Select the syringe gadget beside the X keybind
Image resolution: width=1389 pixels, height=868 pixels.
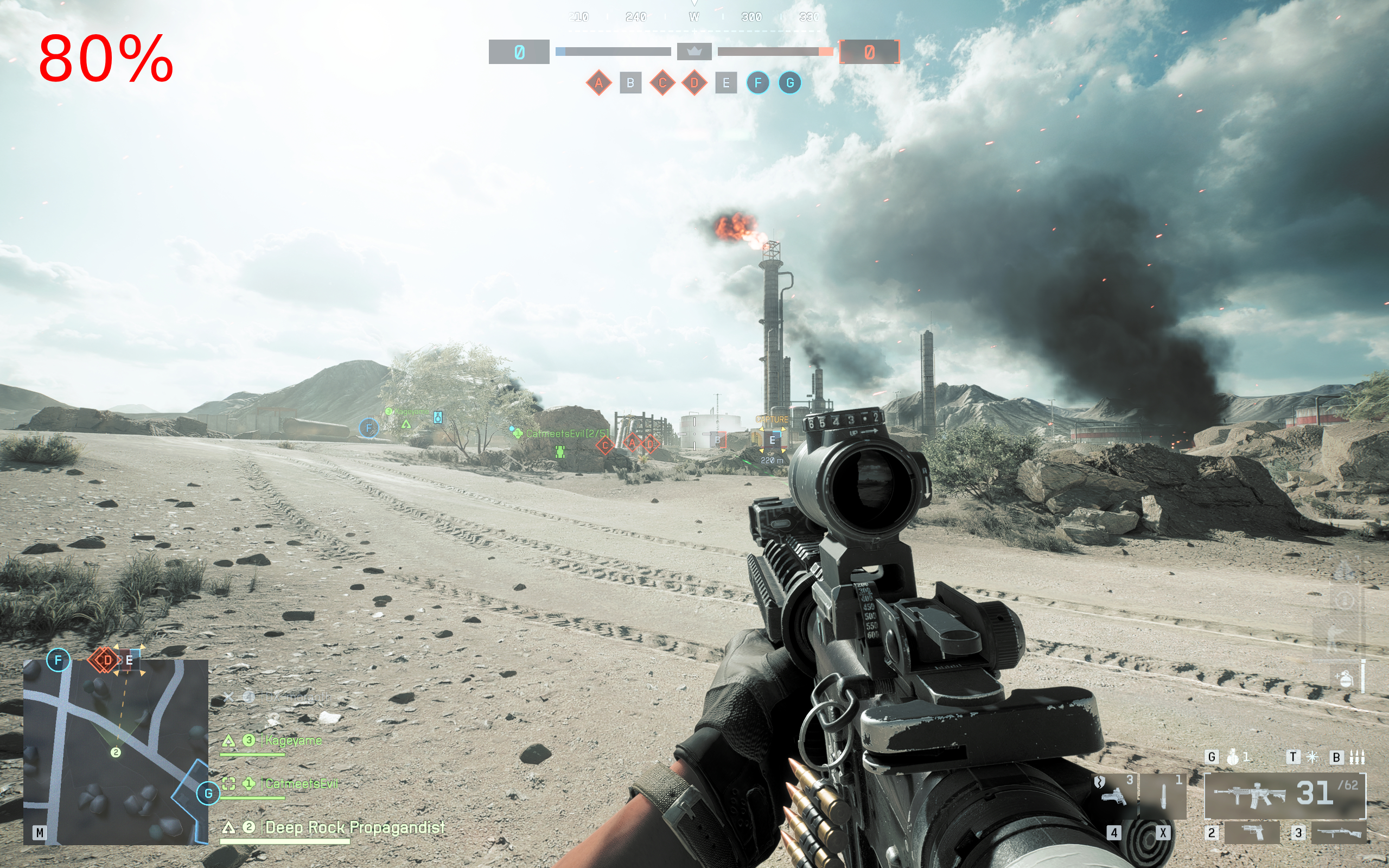pyautogui.click(x=1163, y=795)
